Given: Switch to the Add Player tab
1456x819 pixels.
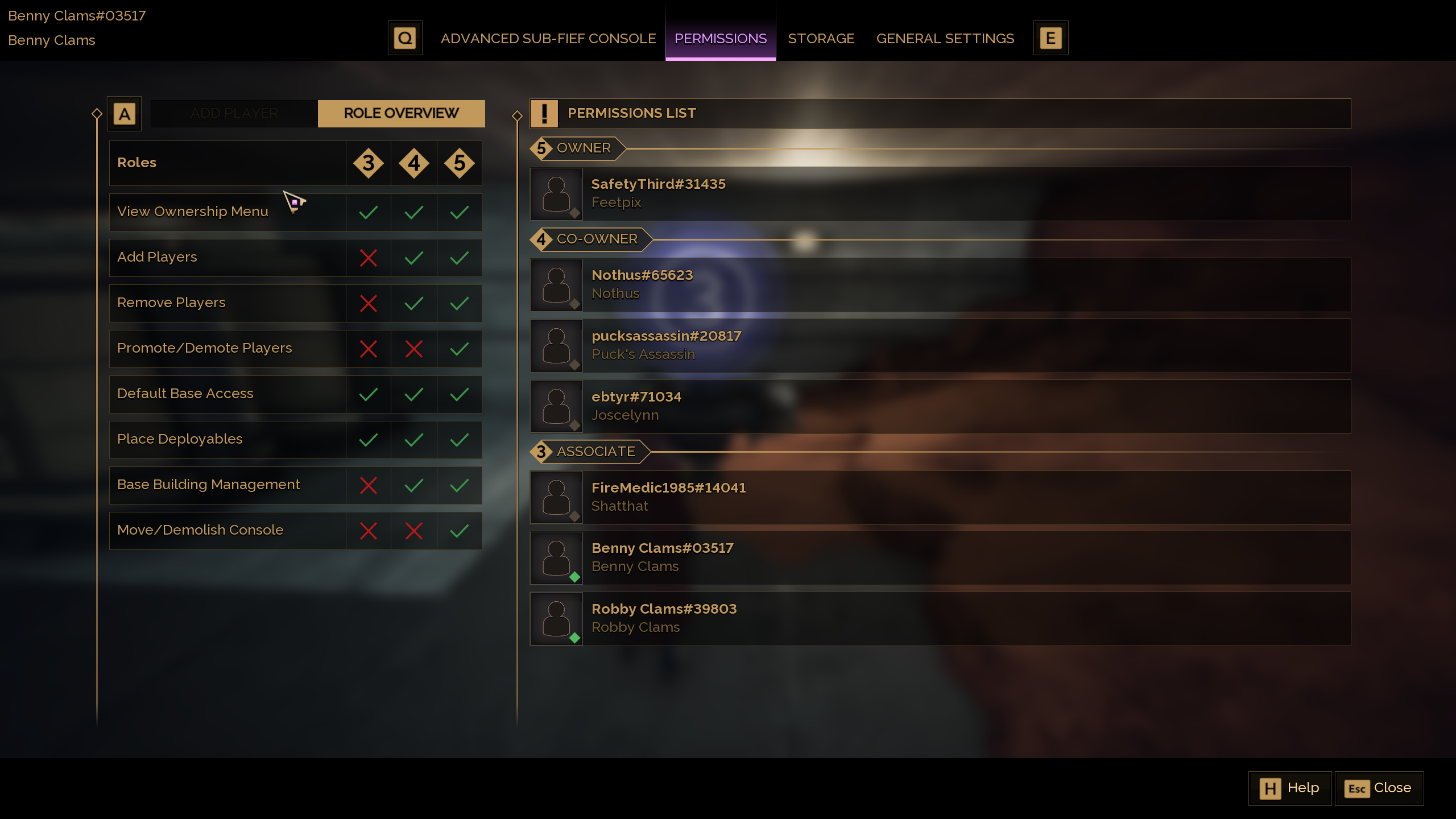Looking at the screenshot, I should coord(234,113).
